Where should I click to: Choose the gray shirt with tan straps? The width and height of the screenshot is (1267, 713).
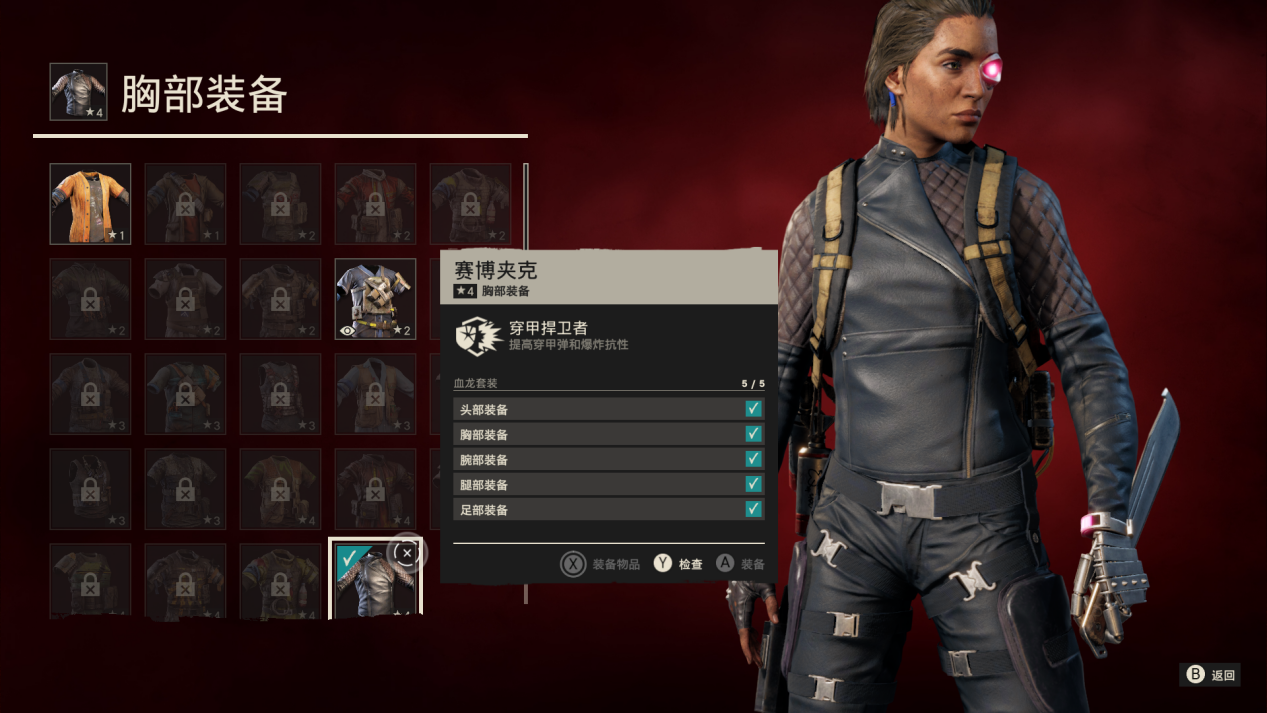(x=375, y=299)
